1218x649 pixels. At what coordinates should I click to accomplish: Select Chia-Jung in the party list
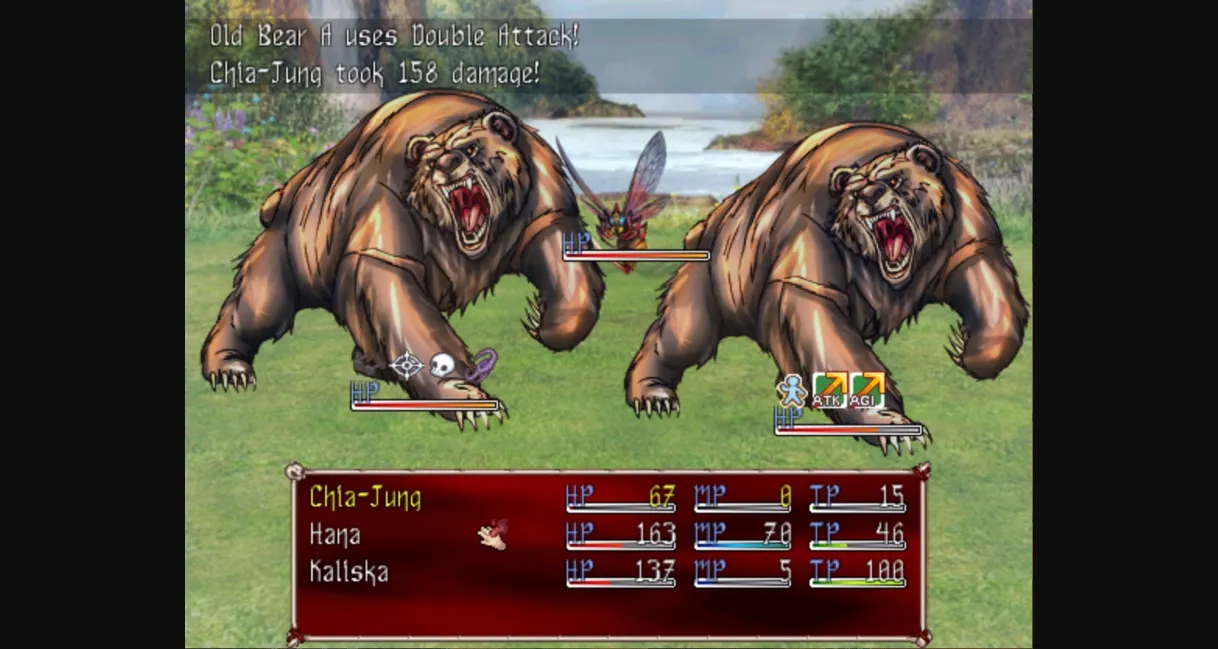tap(365, 497)
